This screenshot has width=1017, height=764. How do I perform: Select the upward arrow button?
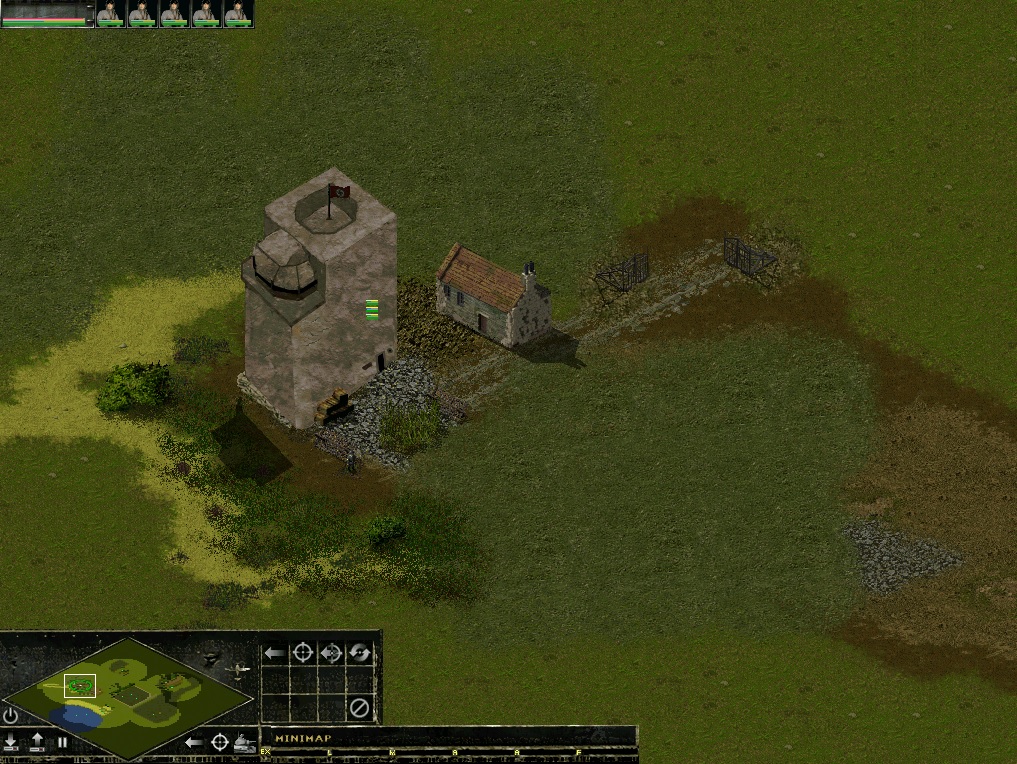click(x=37, y=742)
